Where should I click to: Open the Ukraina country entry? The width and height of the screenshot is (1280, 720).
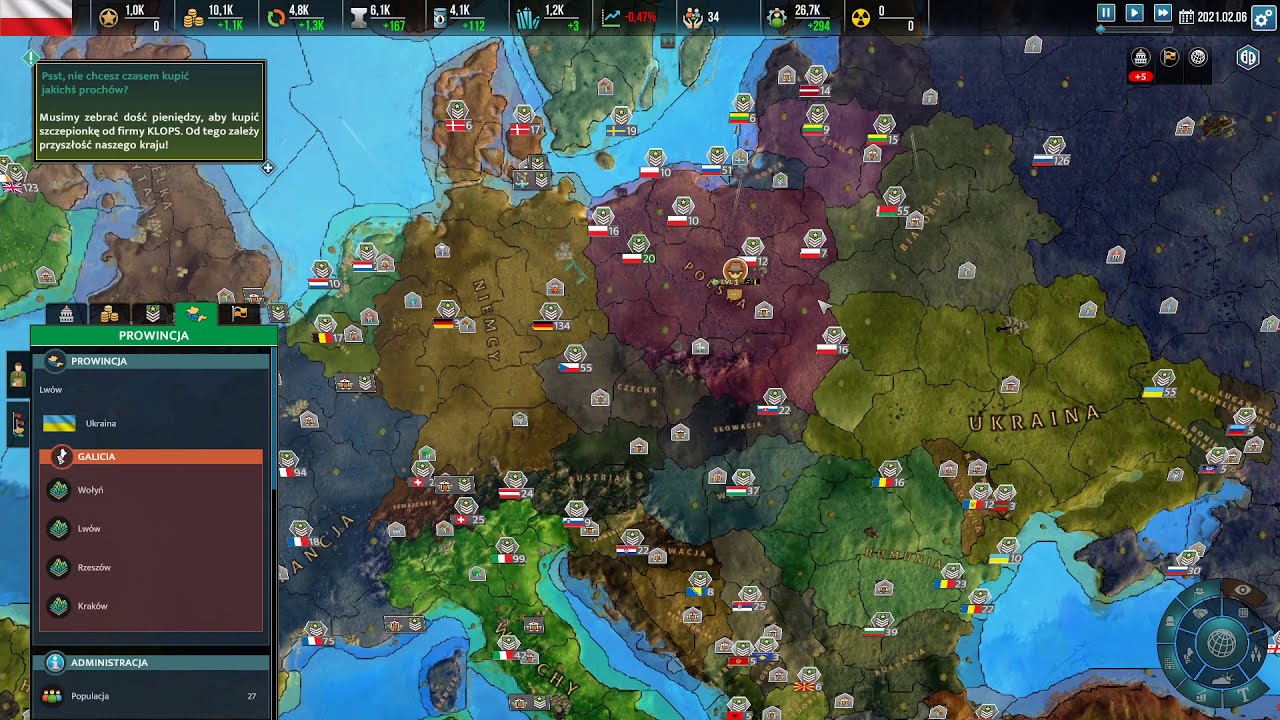100,423
